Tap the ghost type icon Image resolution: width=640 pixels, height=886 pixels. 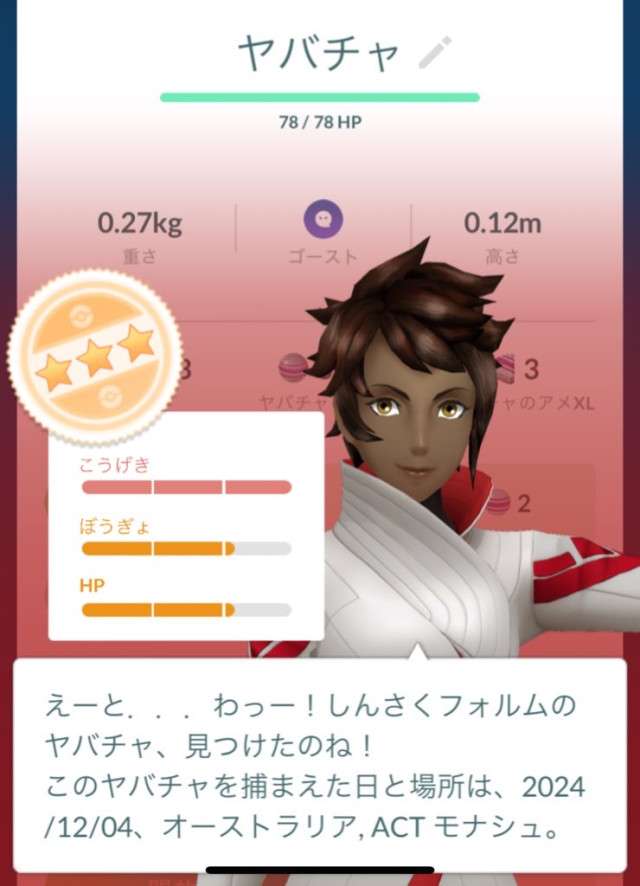click(323, 218)
